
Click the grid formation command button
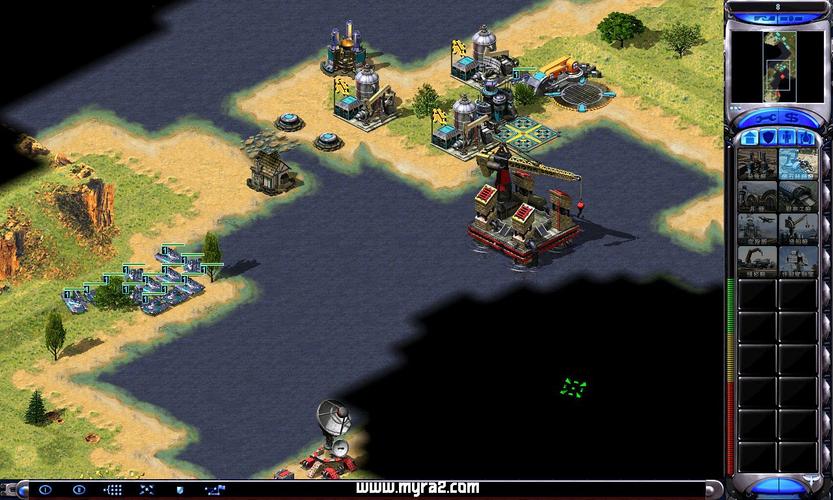113,490
